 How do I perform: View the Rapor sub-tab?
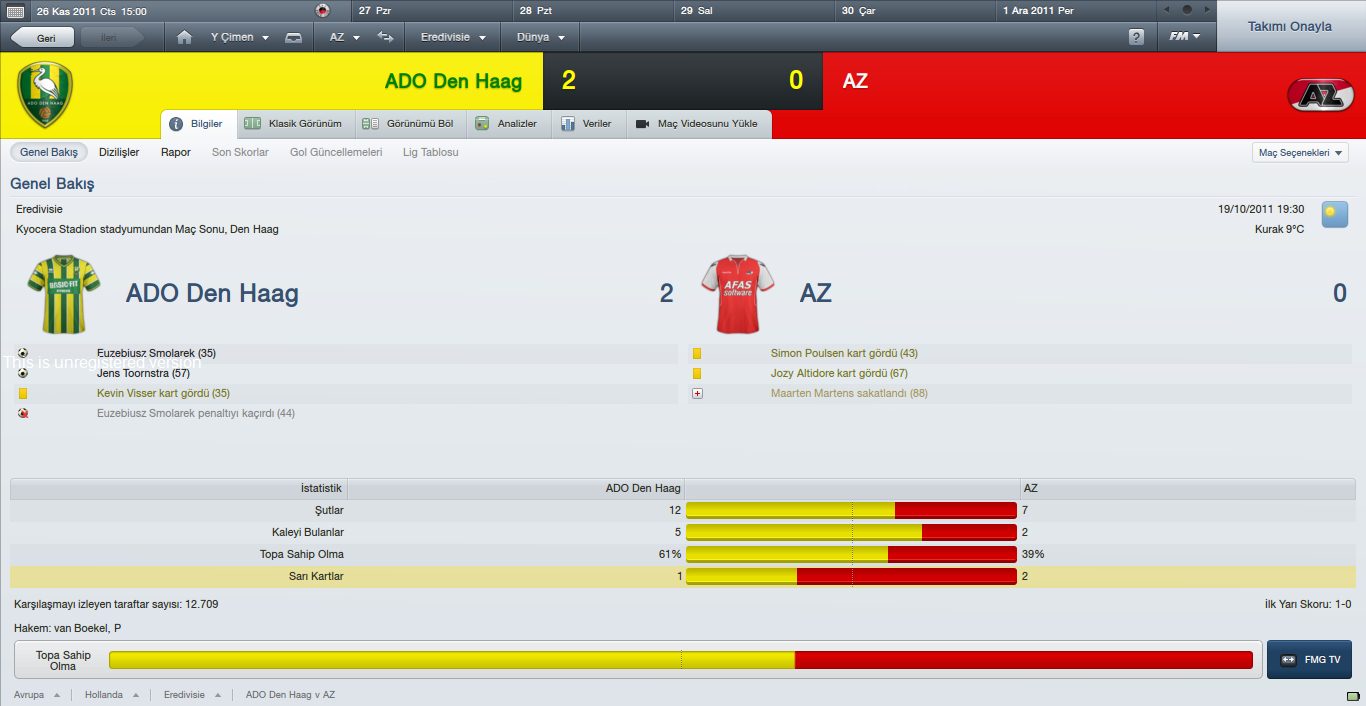[176, 153]
